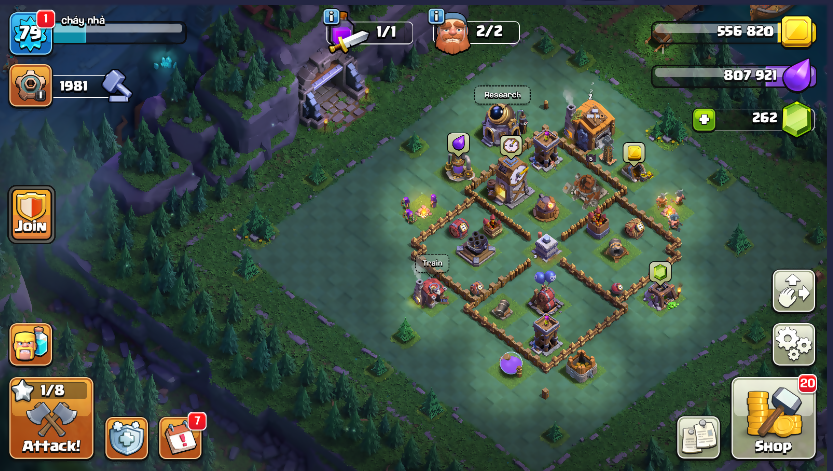Collect the gold coin bubble
The image size is (833, 471).
tap(633, 152)
